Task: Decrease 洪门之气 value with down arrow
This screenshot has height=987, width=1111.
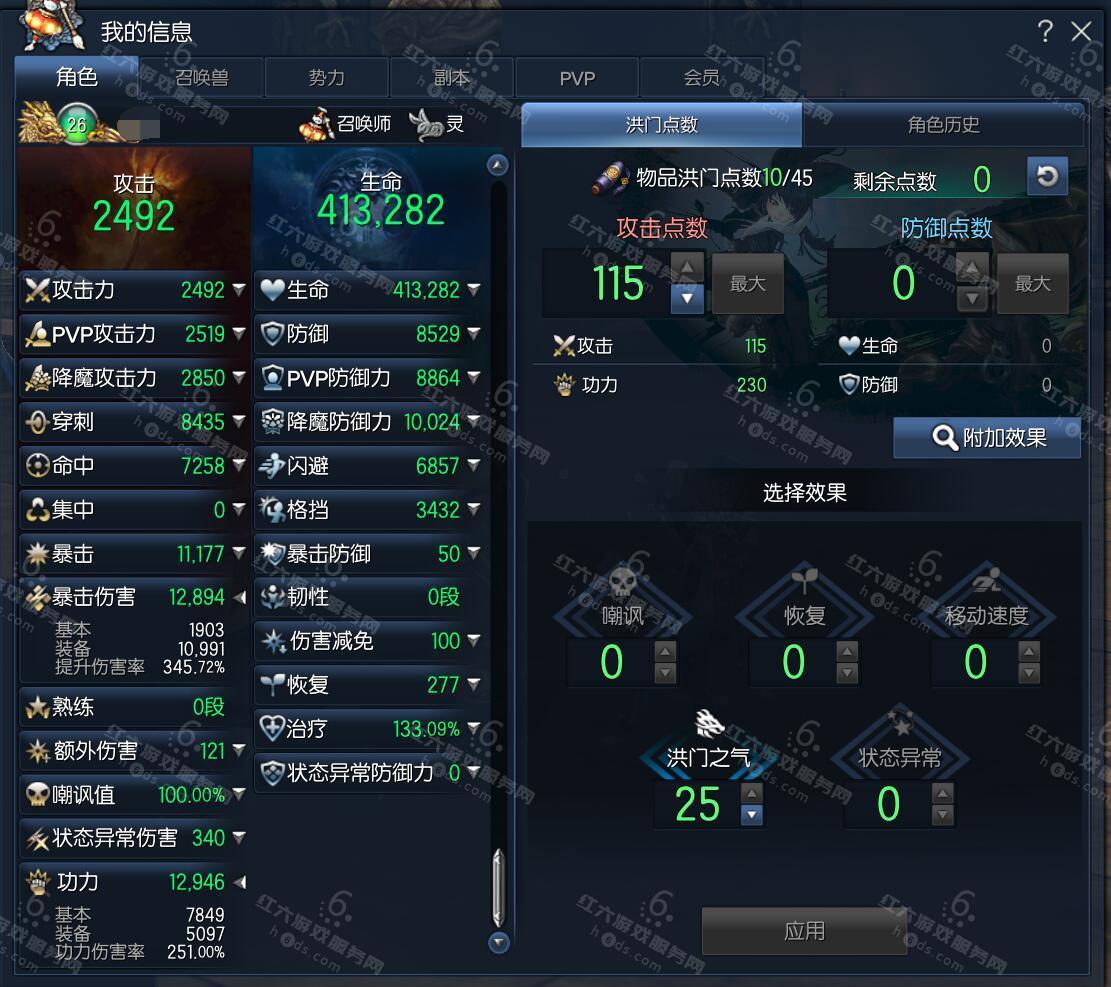Action: coord(751,815)
